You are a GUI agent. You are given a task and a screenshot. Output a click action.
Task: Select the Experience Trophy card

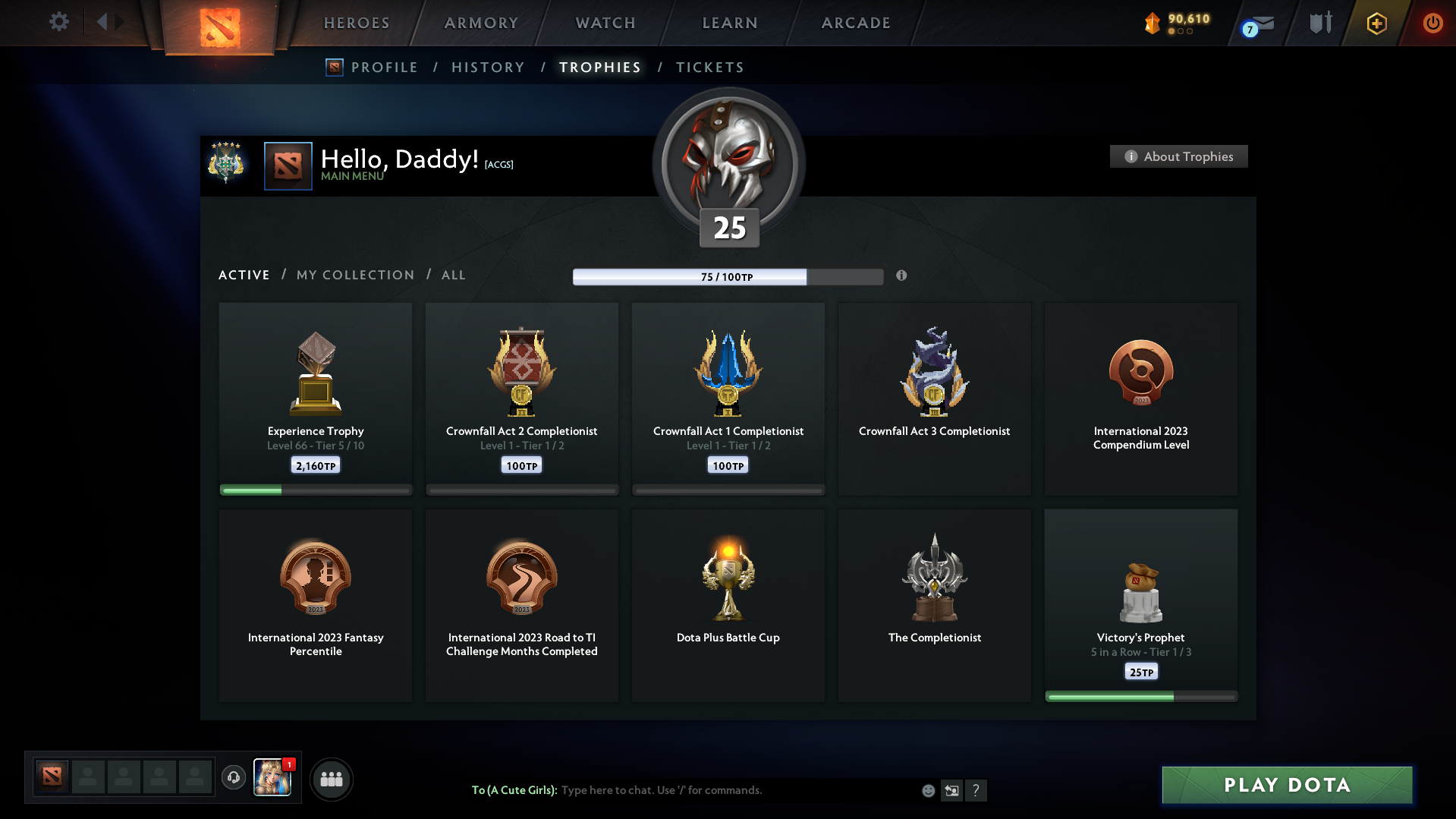[315, 398]
